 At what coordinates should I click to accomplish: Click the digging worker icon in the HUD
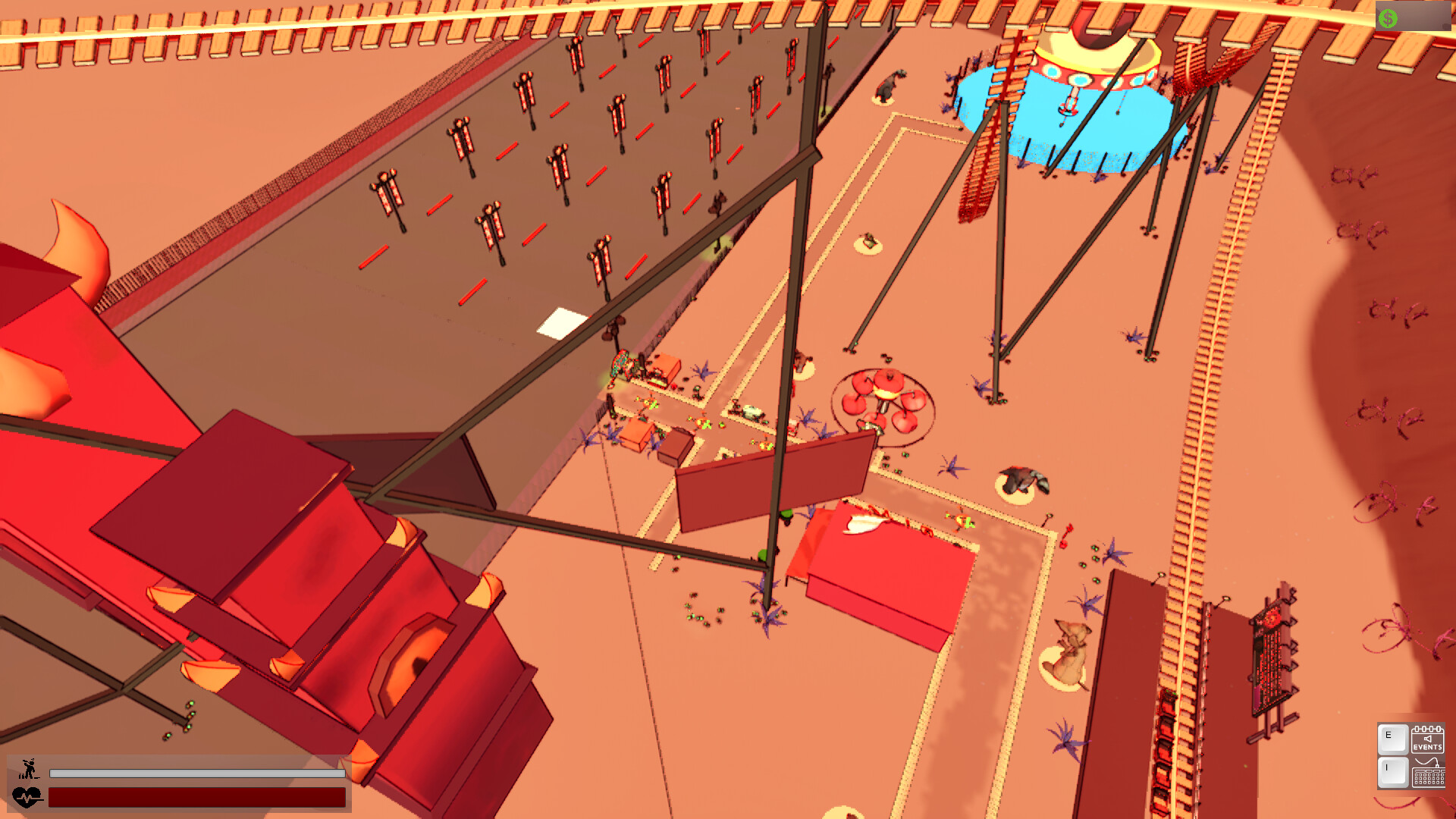[x=28, y=768]
